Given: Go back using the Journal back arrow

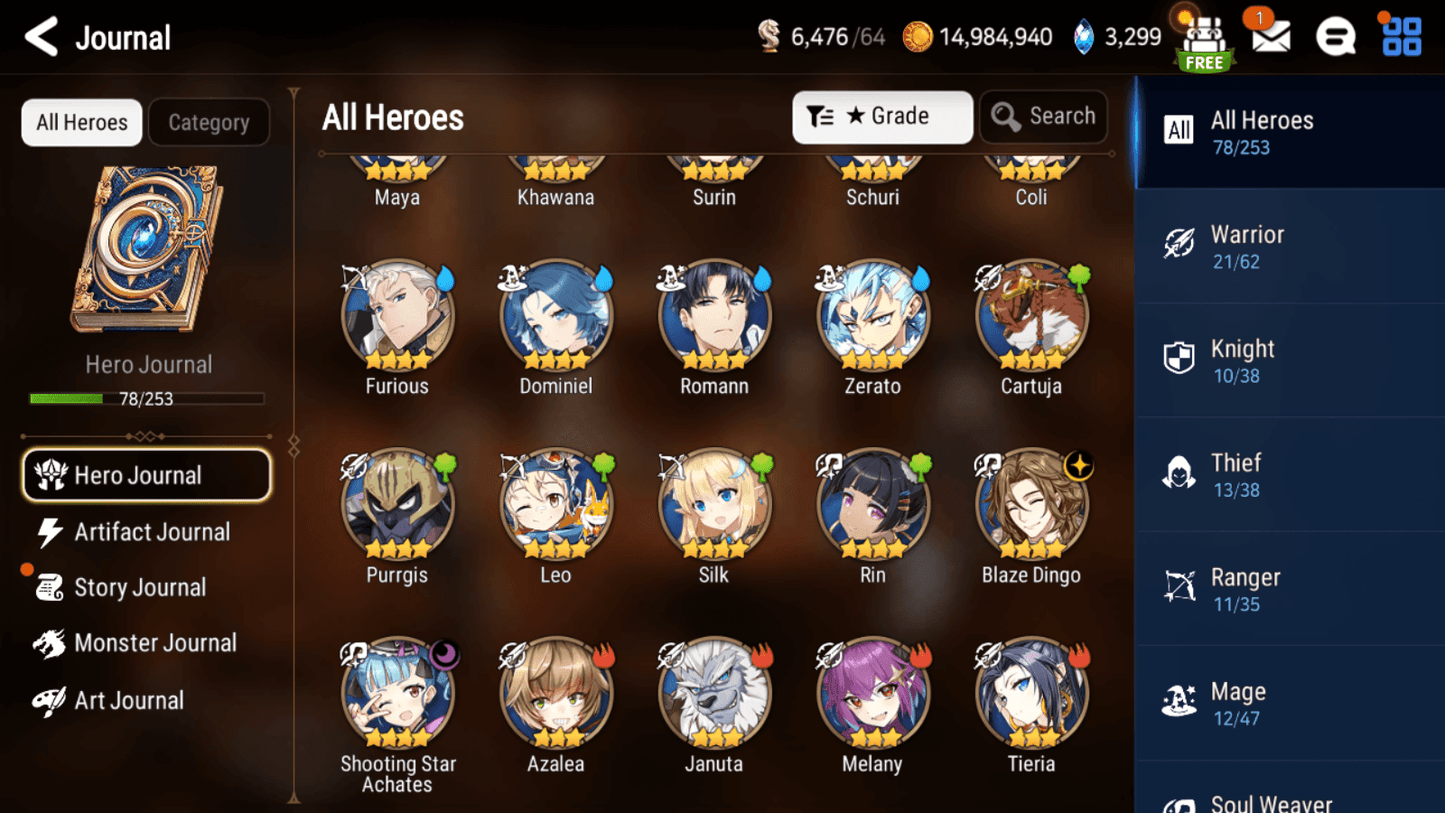Looking at the screenshot, I should point(41,36).
